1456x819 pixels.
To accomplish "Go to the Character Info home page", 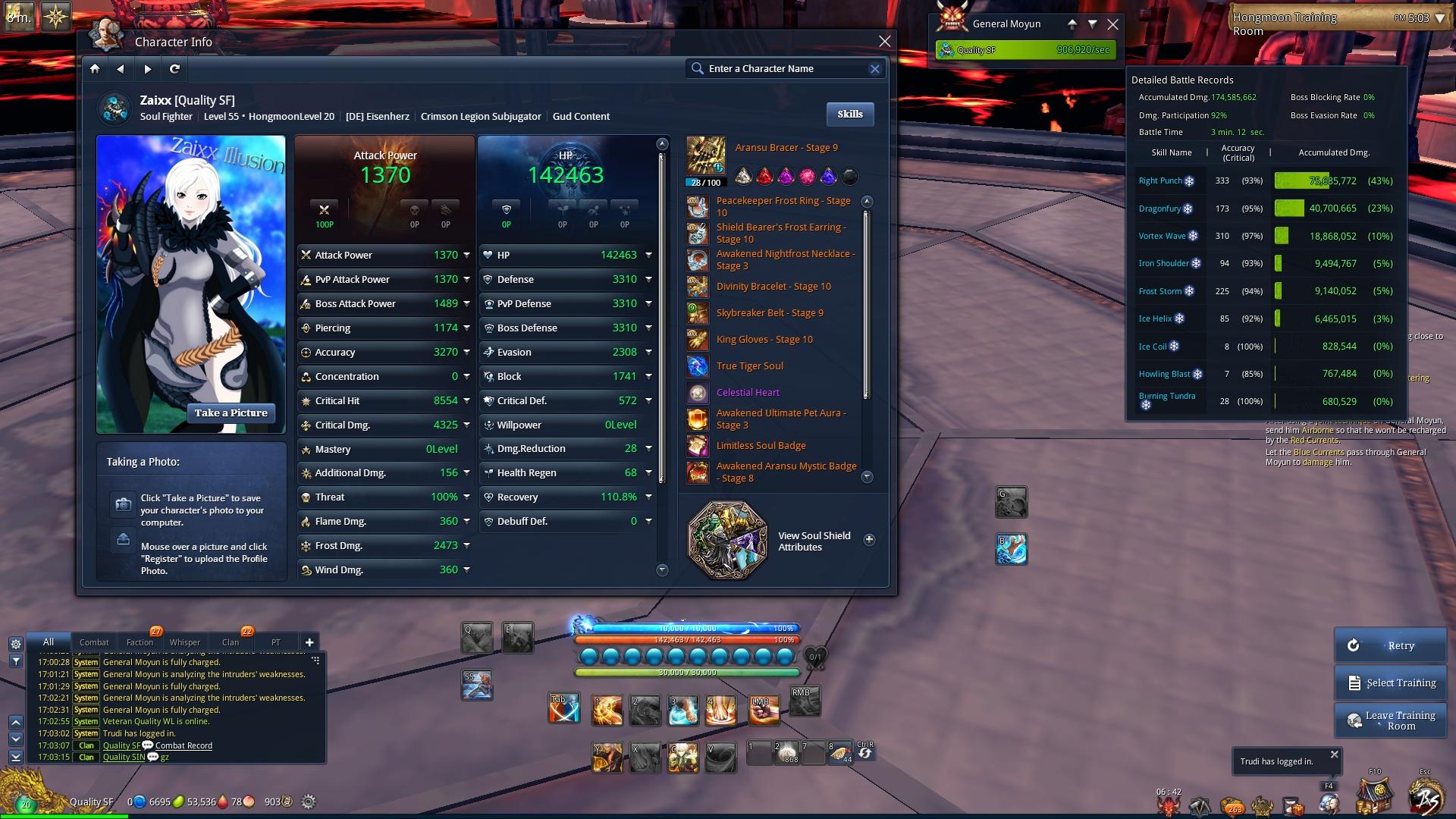I will tap(95, 69).
